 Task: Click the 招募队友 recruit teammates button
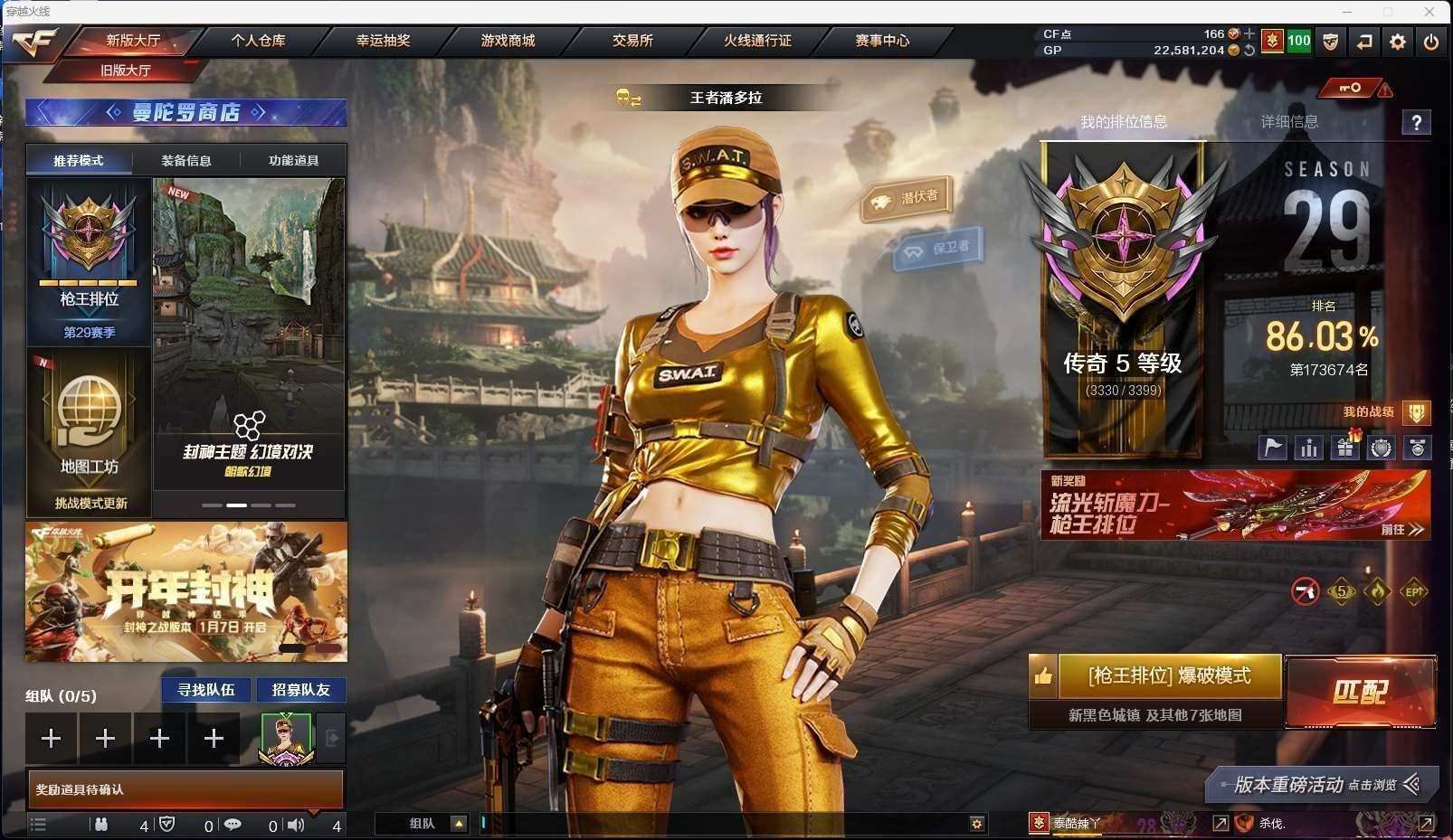tap(301, 690)
